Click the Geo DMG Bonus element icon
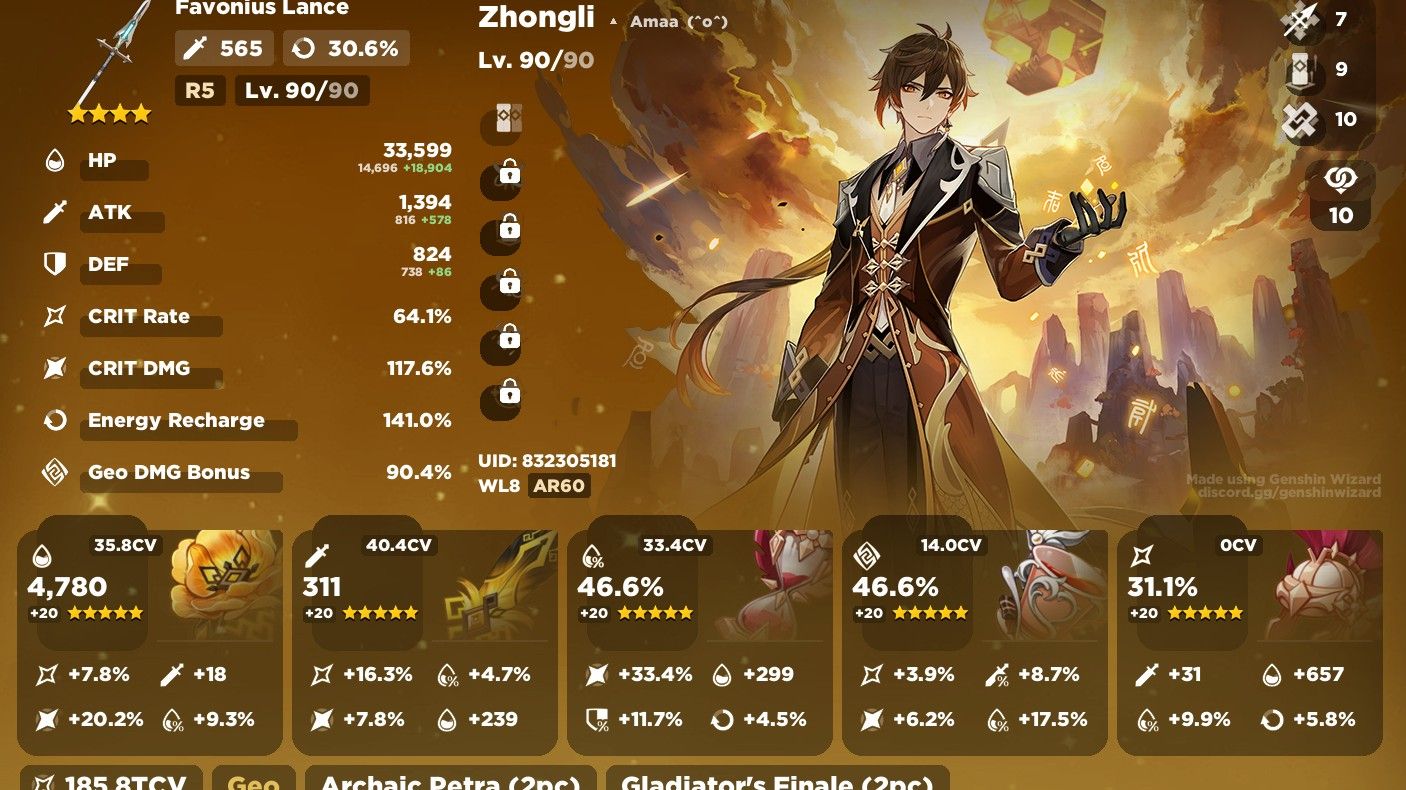The height and width of the screenshot is (790, 1406). tap(54, 471)
